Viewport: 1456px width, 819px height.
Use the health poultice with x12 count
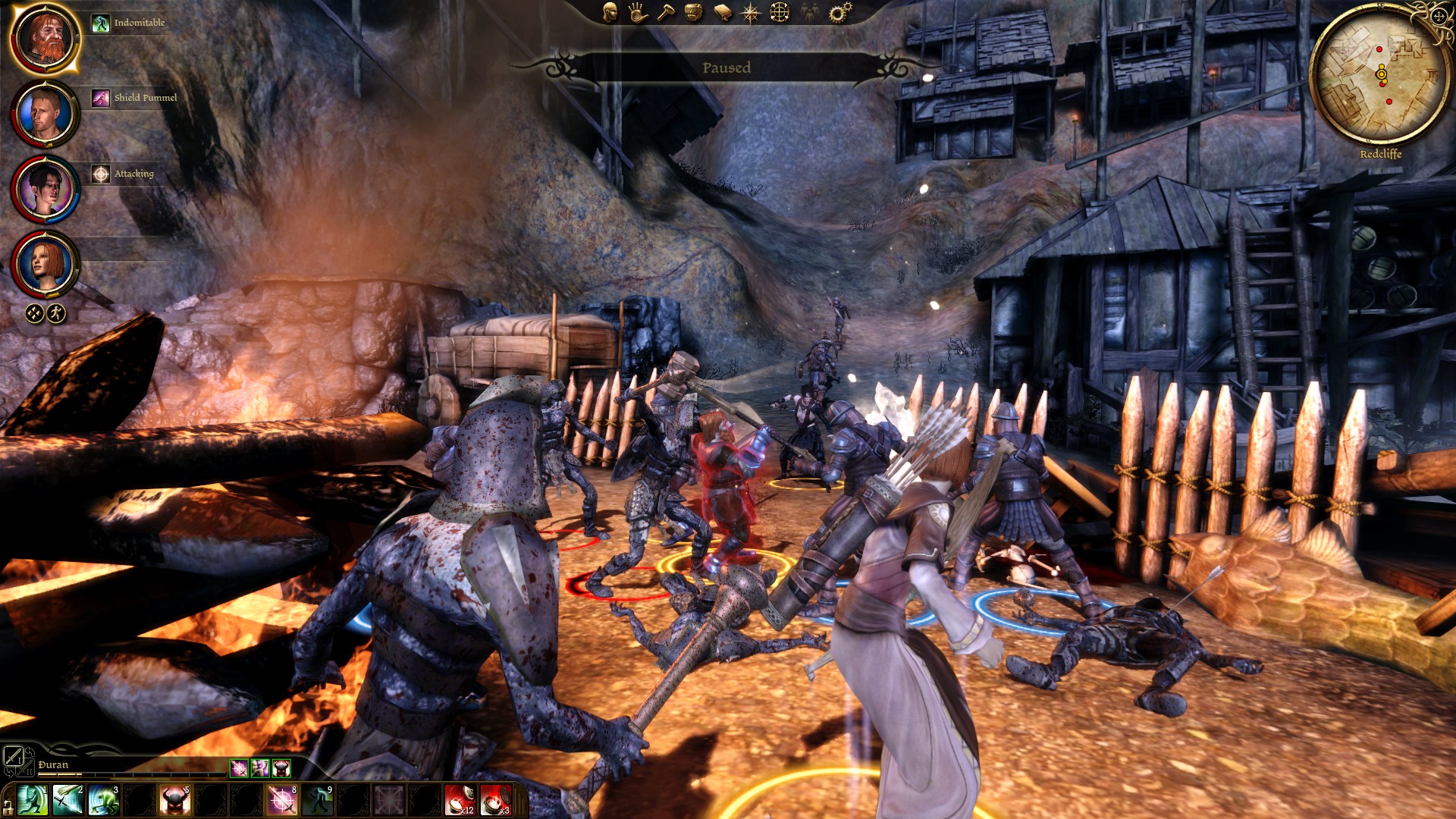pyautogui.click(x=460, y=801)
